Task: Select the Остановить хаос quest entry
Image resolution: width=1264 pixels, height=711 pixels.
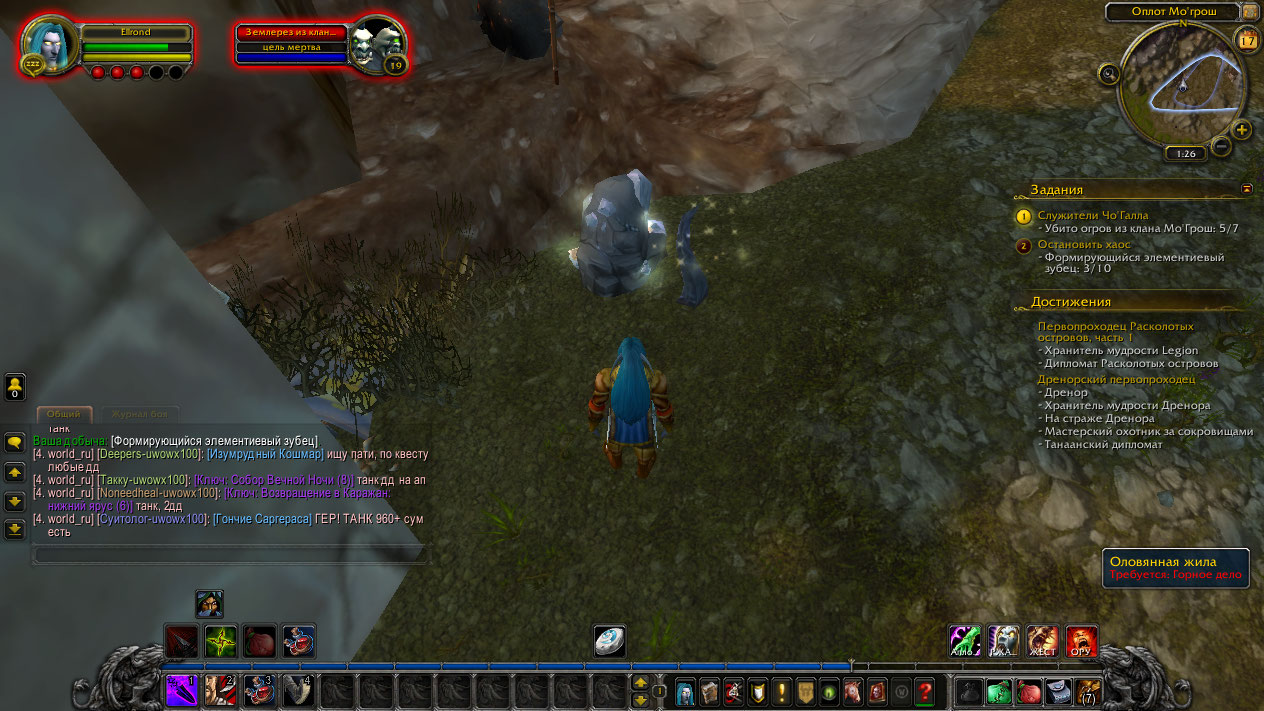Action: (1082, 244)
